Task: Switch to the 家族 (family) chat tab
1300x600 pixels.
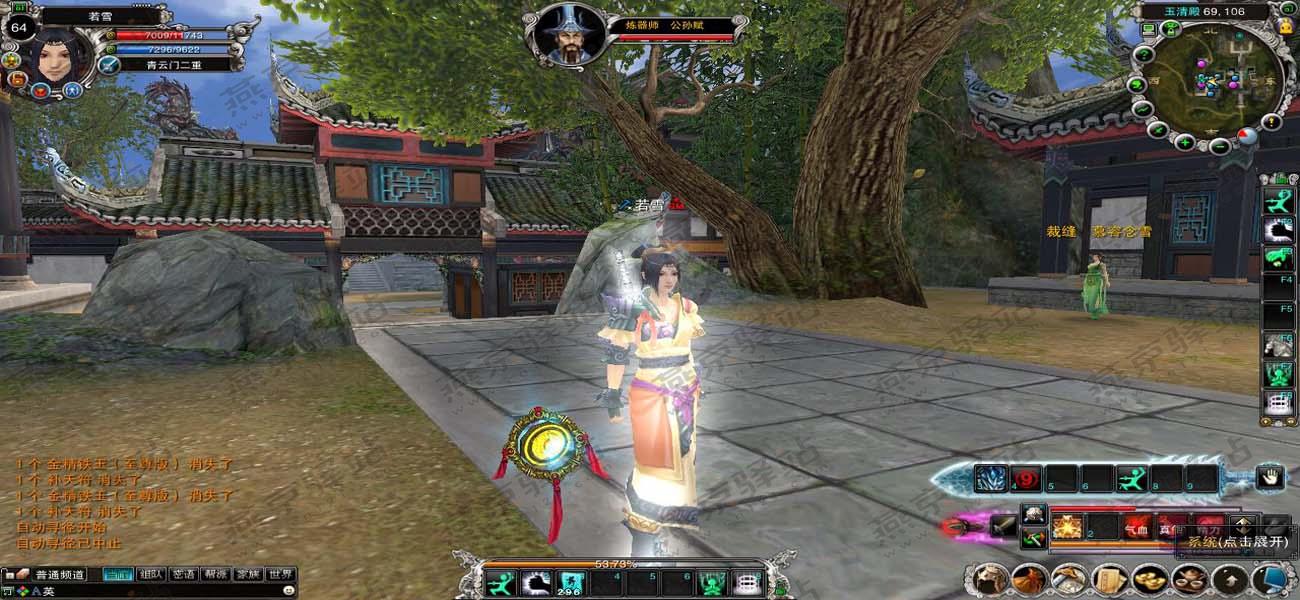Action: pyautogui.click(x=248, y=575)
